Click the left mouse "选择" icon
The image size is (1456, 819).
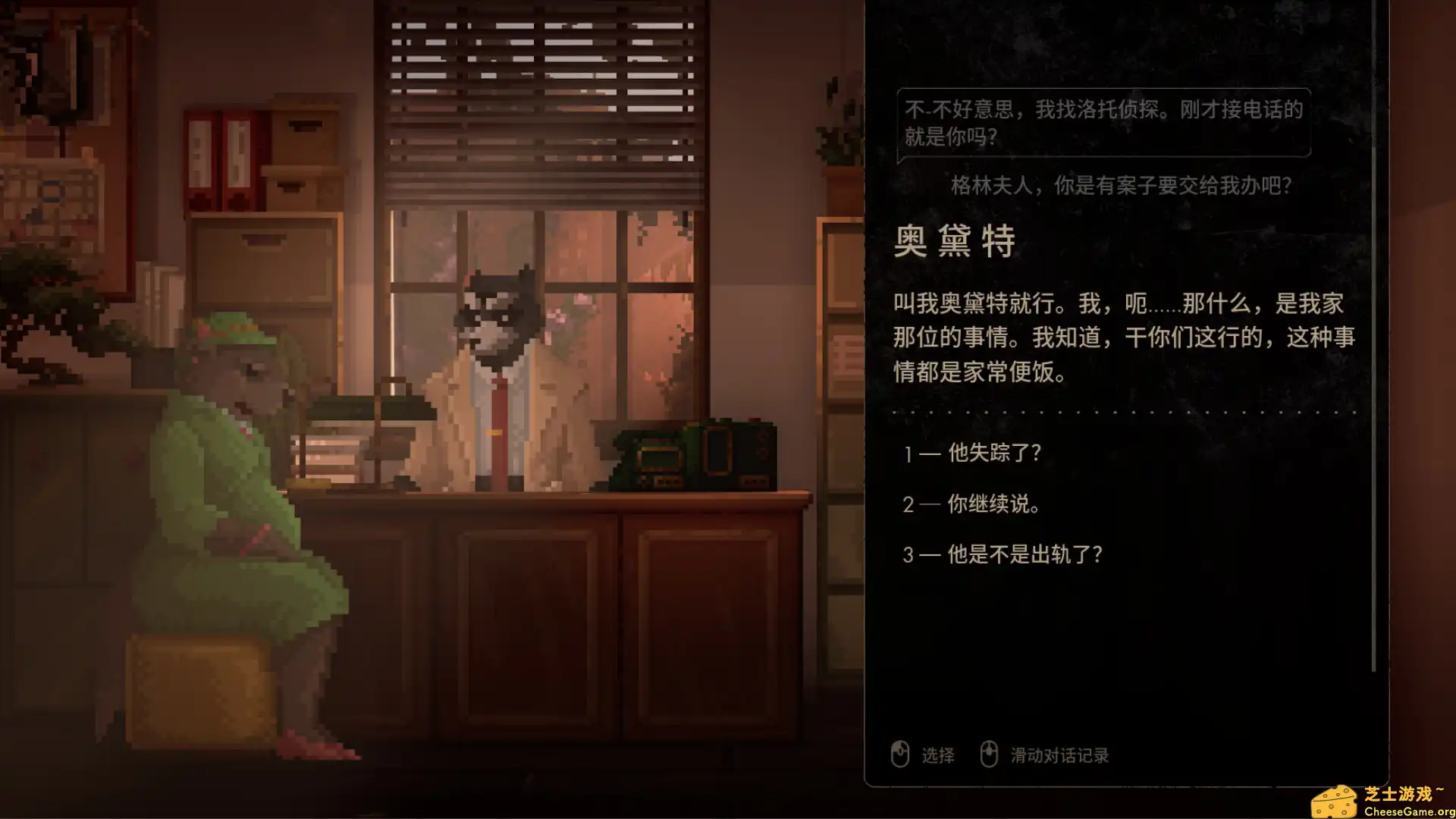tap(901, 755)
